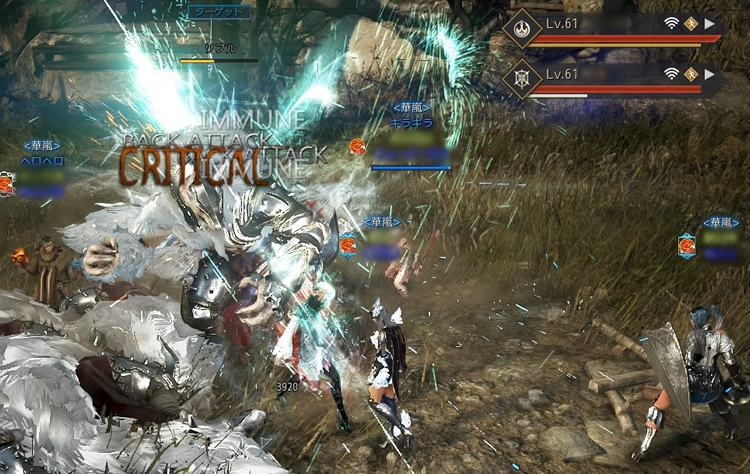Expand the arrow on the spiked-web party frame

pos(710,74)
